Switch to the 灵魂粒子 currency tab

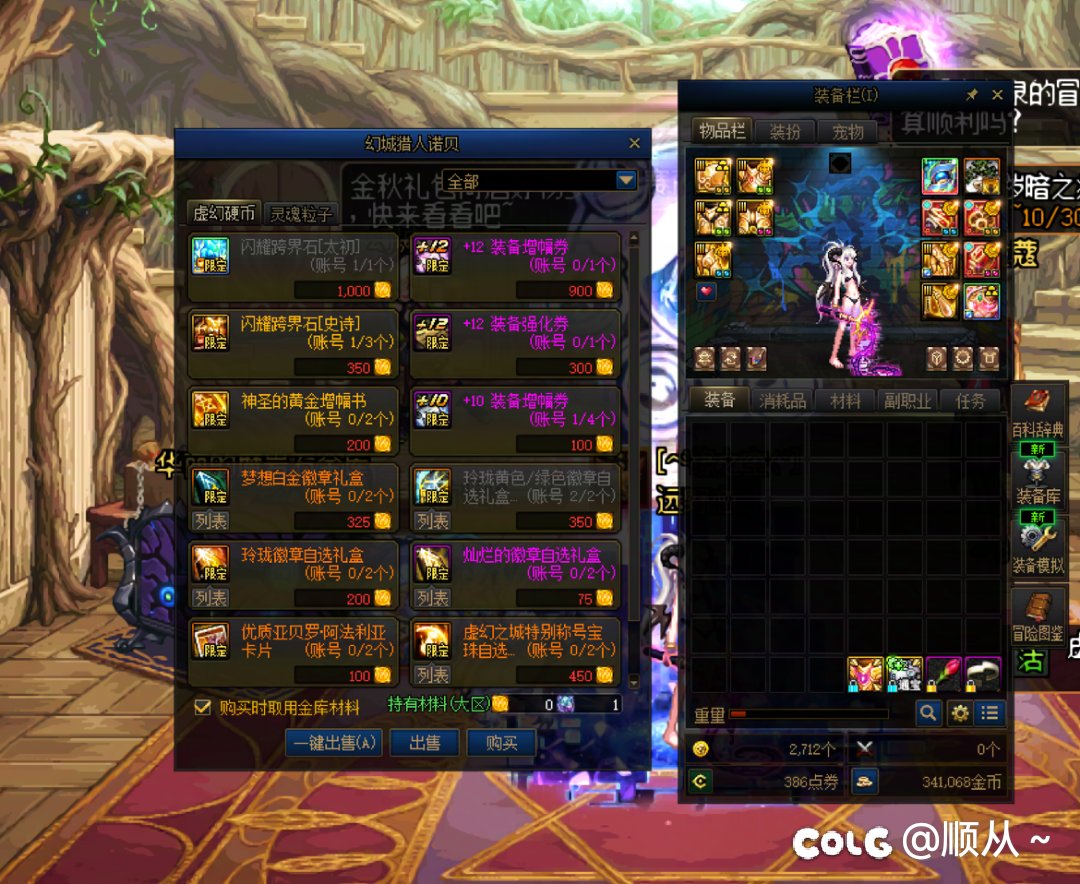[301, 213]
